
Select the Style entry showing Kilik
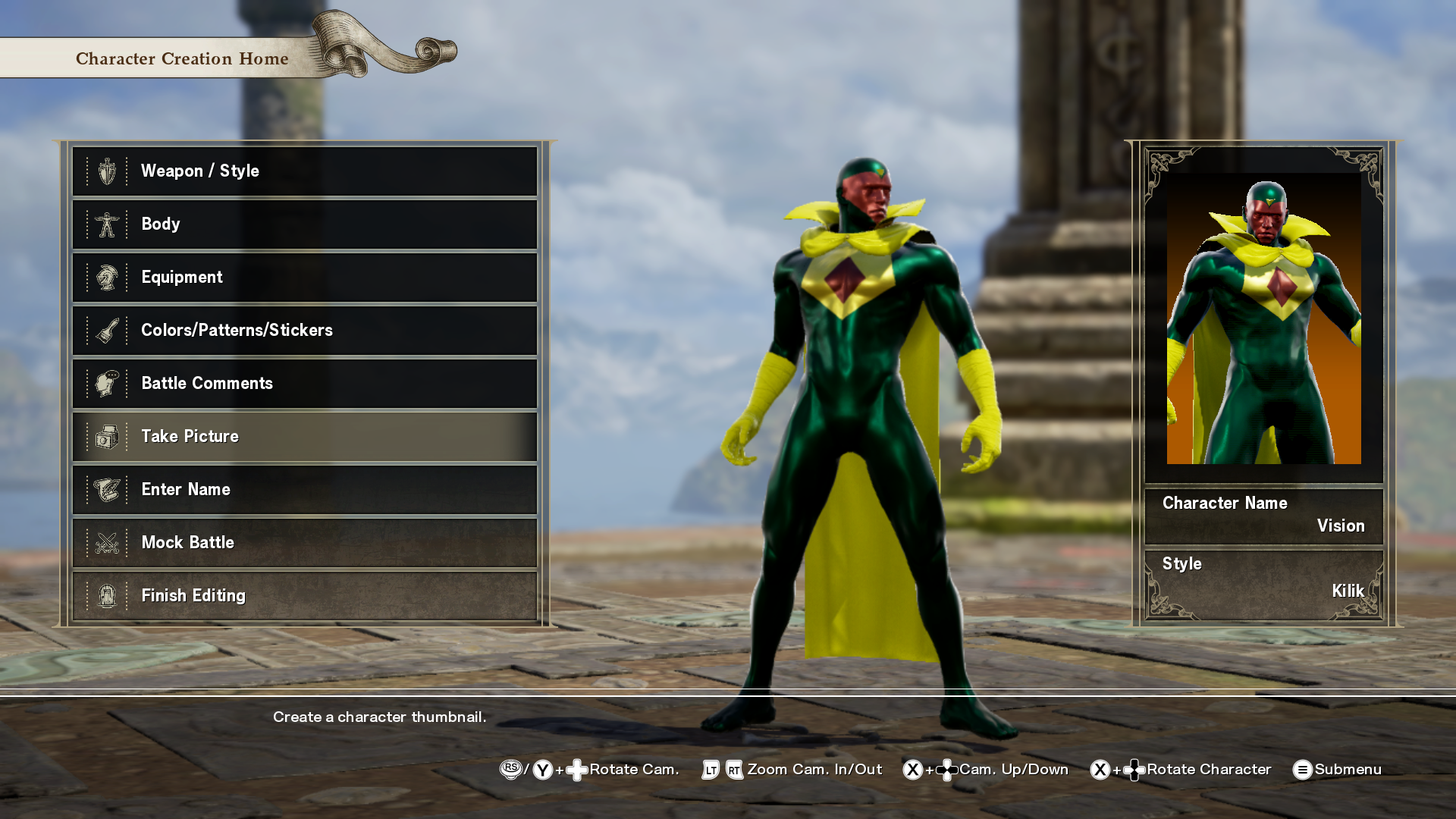(x=1263, y=576)
